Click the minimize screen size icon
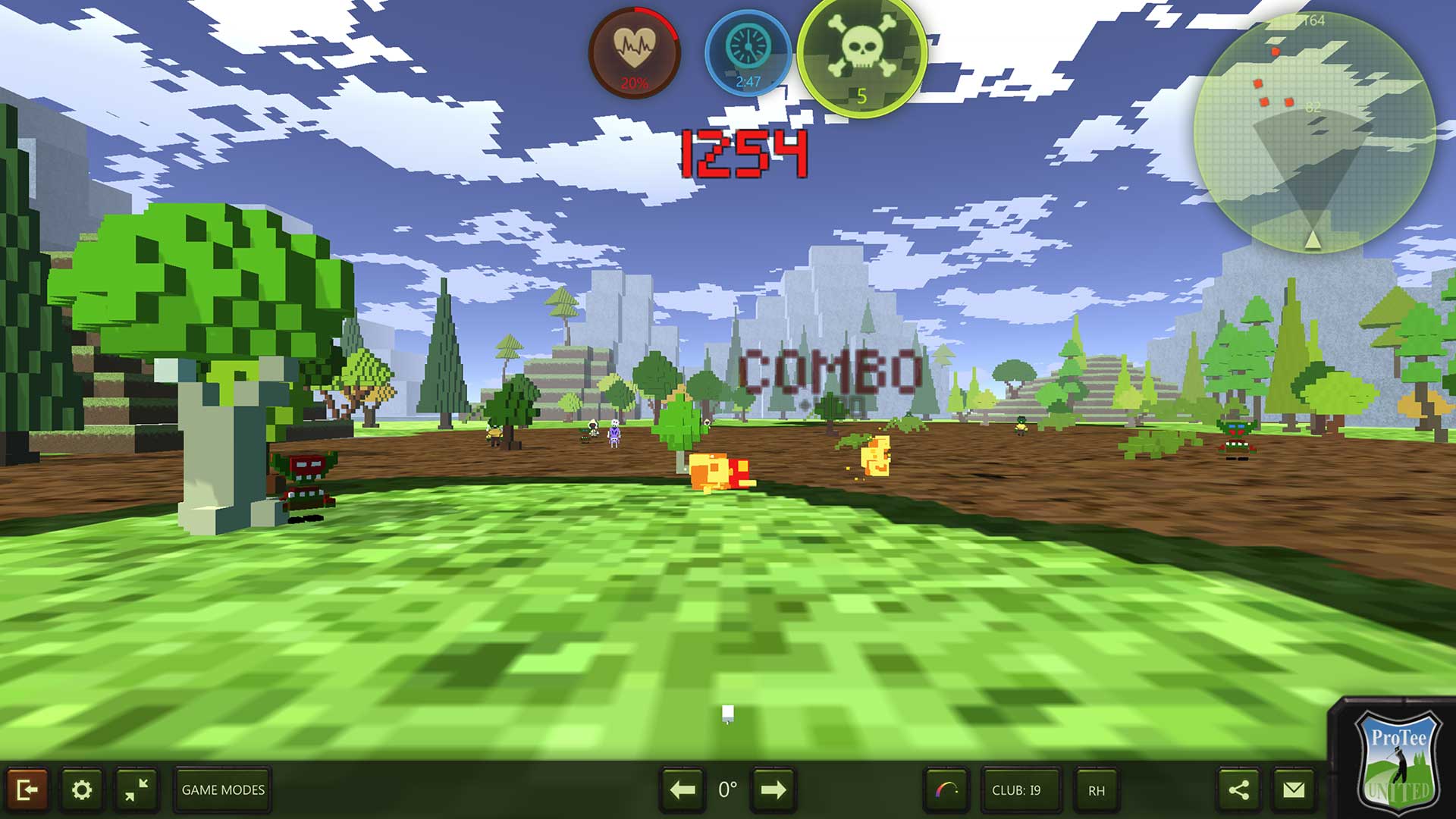Image resolution: width=1456 pixels, height=819 pixels. coord(138,789)
